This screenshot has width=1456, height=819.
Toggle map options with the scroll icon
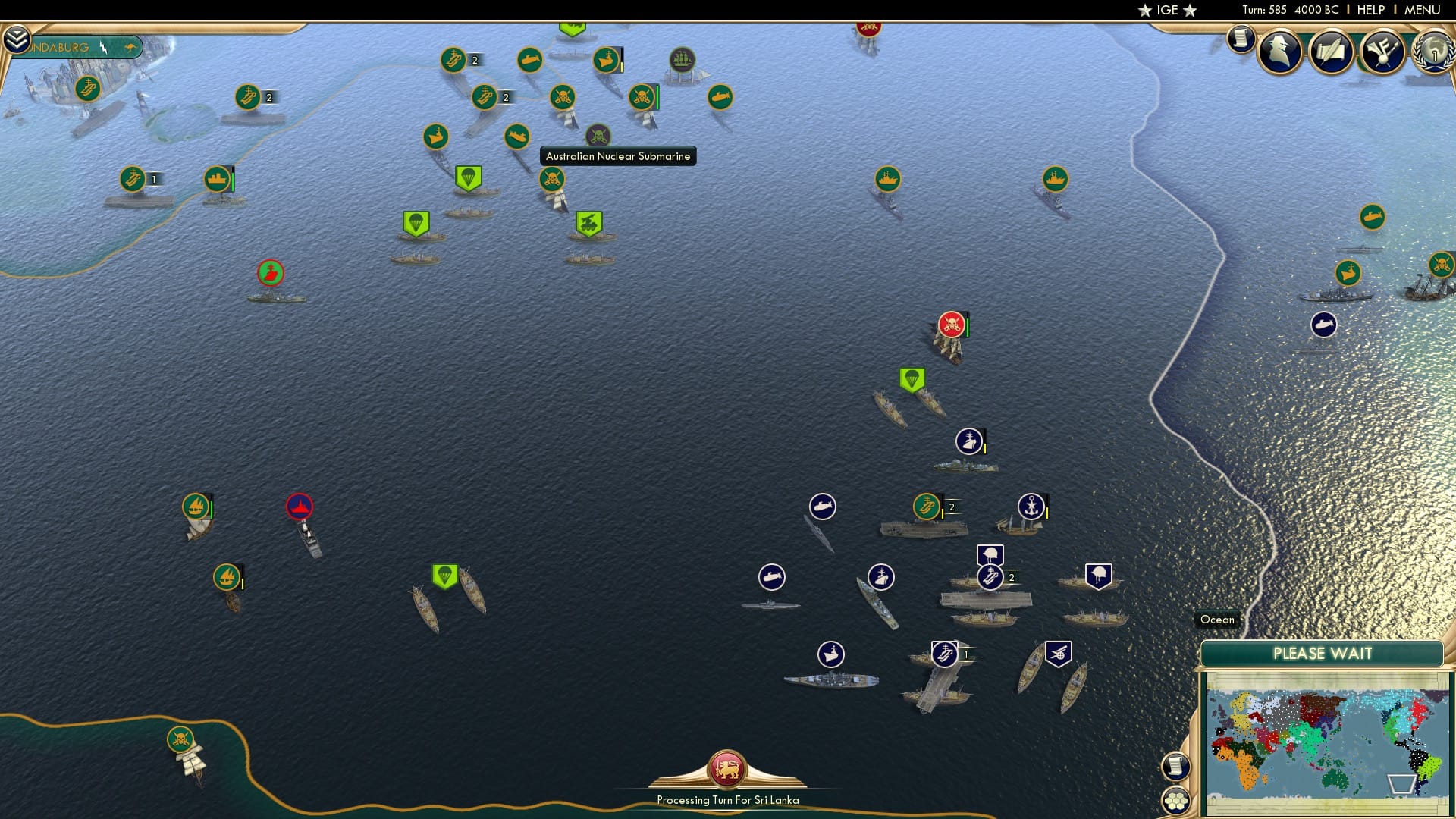coord(1176,766)
